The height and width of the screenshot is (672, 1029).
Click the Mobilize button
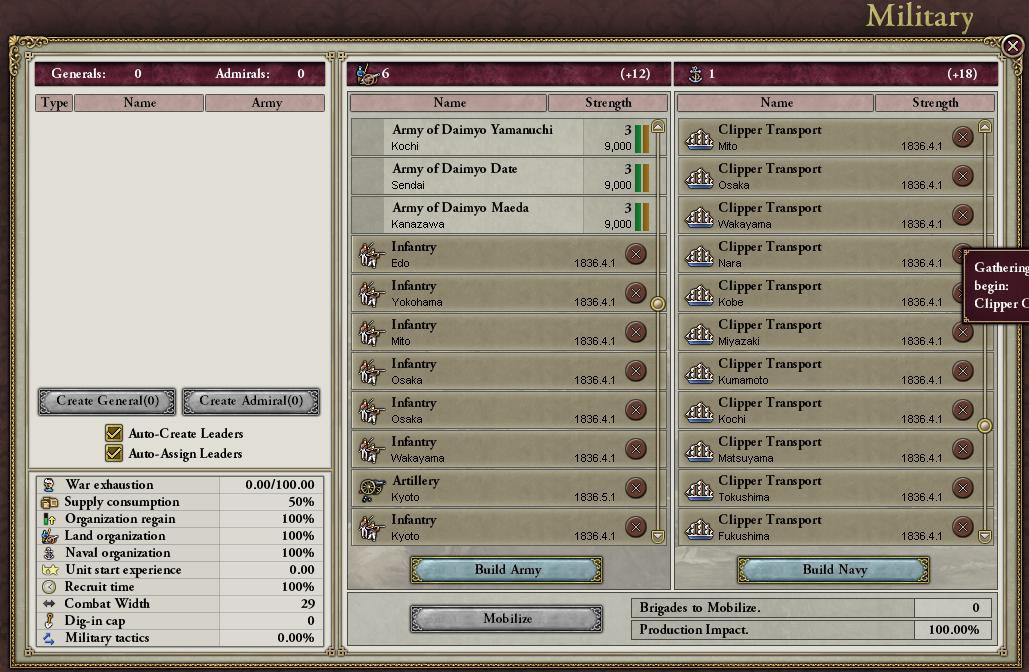[x=507, y=619]
